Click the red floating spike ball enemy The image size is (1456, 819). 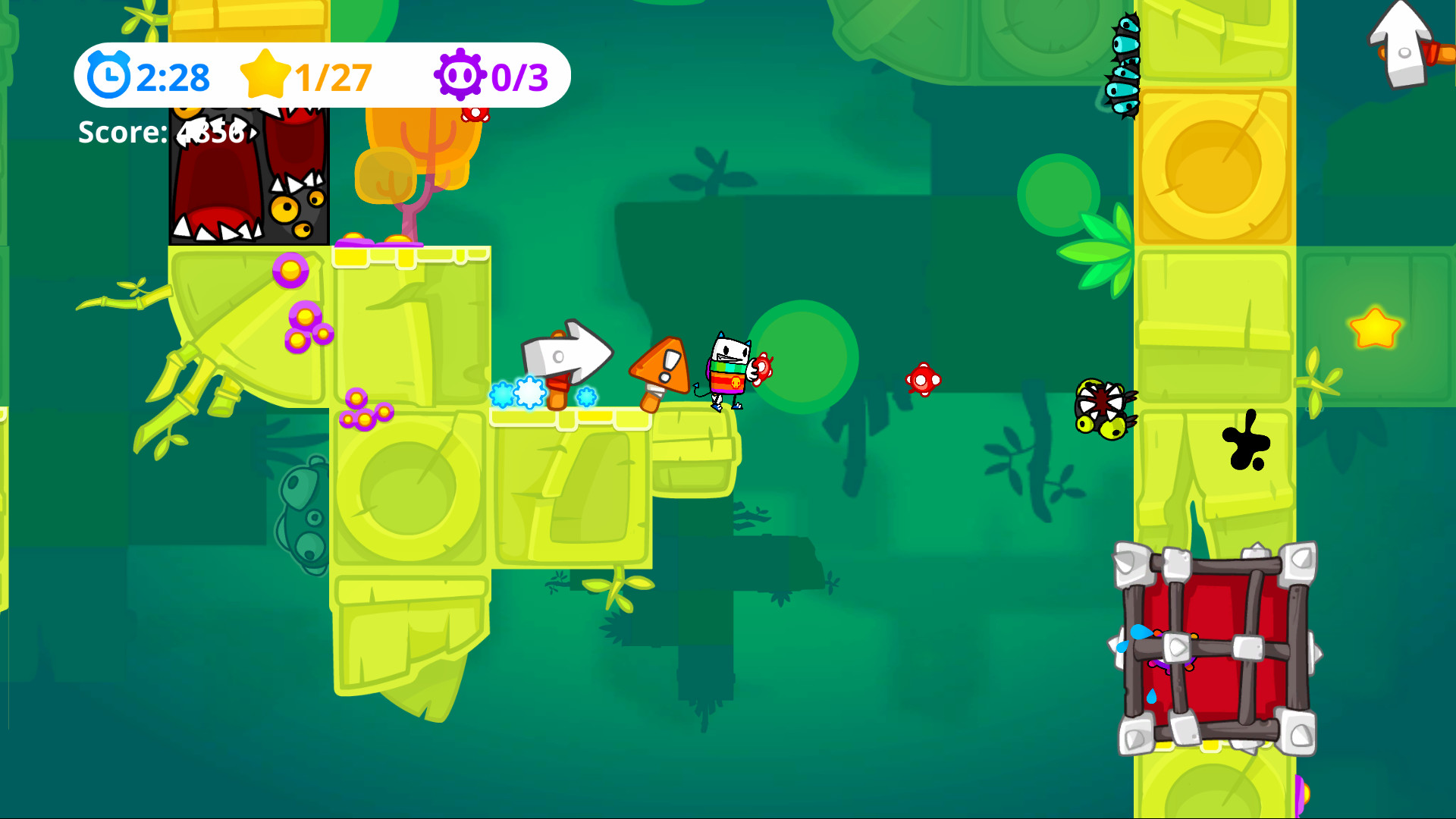(x=923, y=379)
